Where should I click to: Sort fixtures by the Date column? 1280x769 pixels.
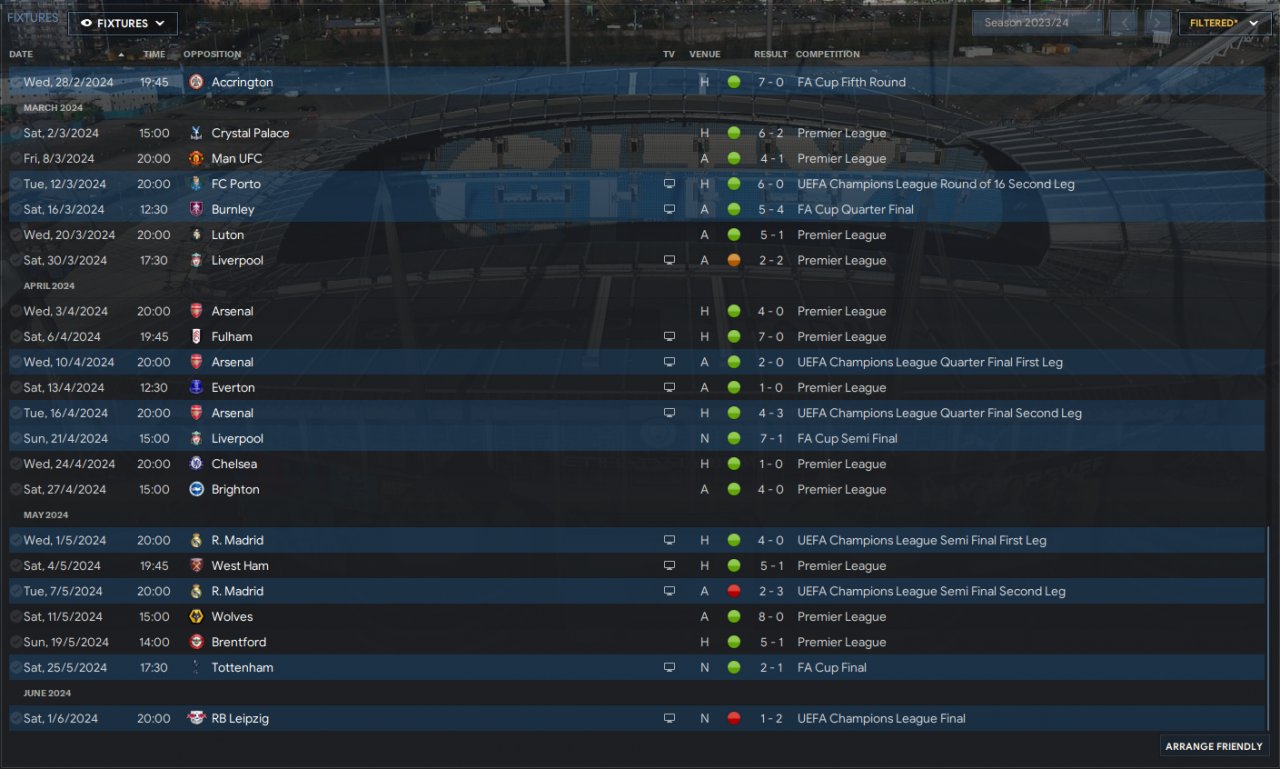coord(21,54)
